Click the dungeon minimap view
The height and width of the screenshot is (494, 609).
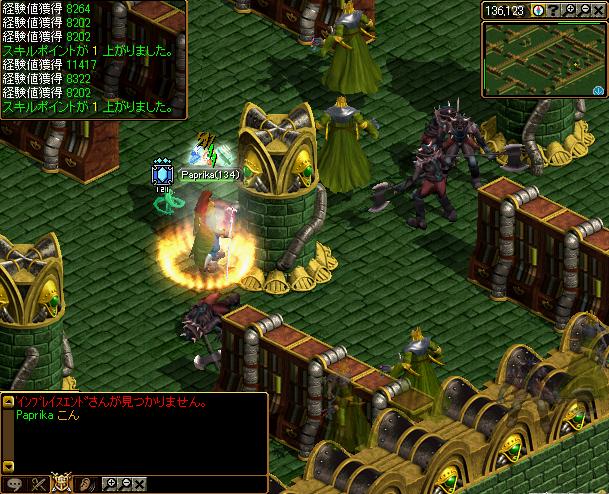pyautogui.click(x=540, y=56)
